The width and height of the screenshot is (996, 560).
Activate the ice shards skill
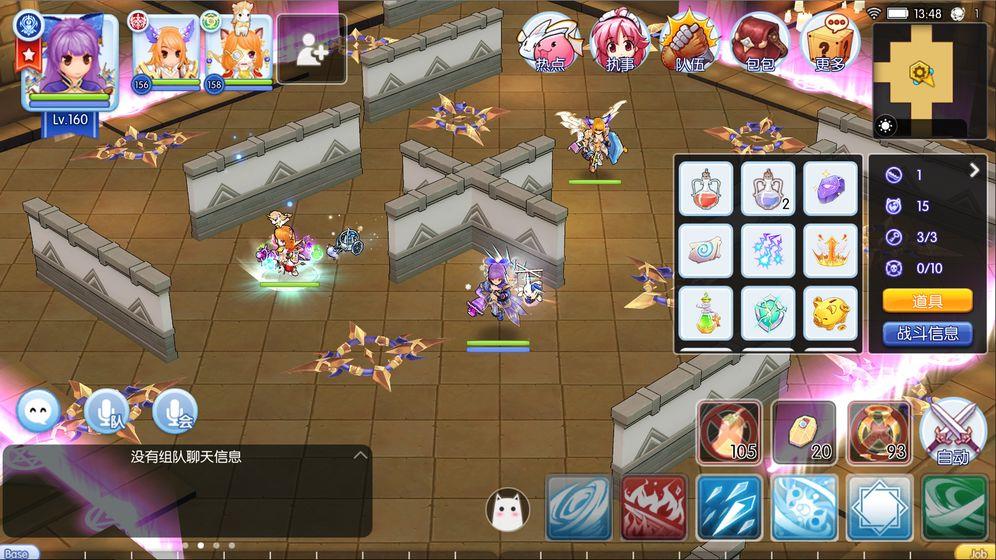(x=729, y=507)
